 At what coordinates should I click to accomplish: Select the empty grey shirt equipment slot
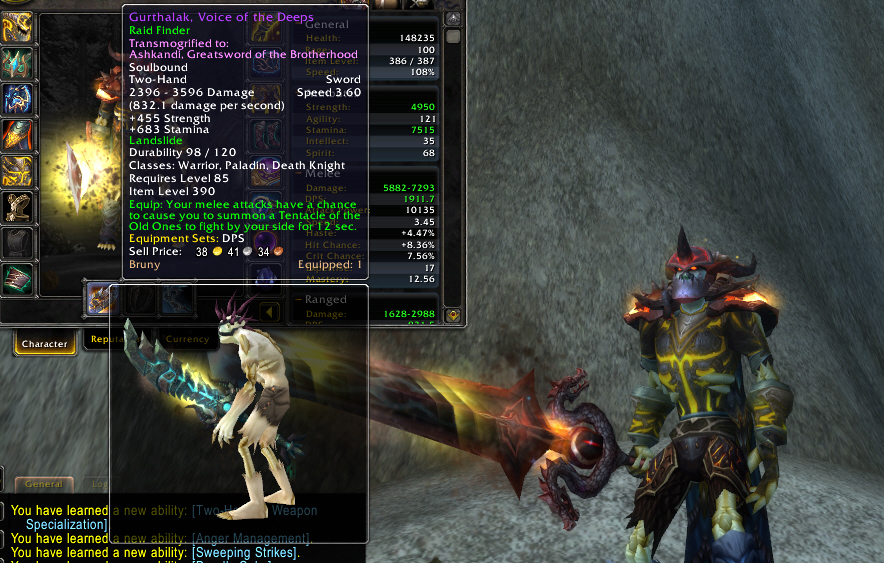point(18,242)
